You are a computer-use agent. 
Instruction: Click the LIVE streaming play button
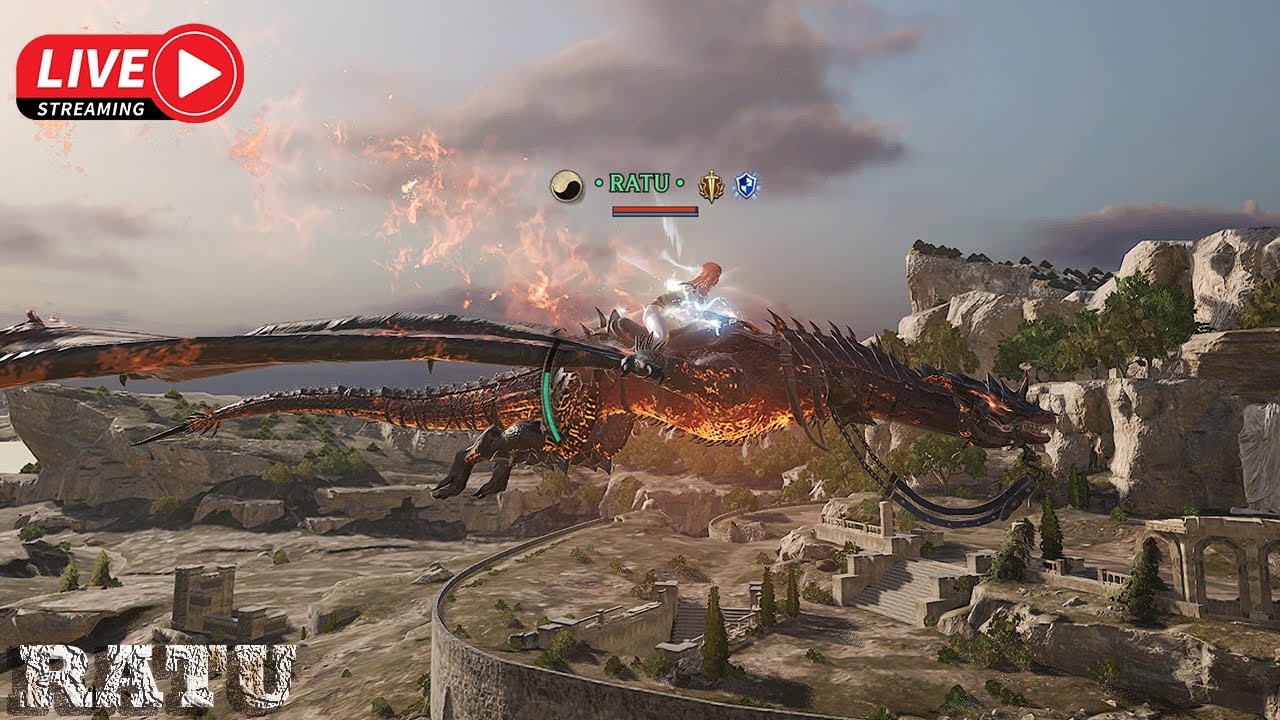pos(196,73)
